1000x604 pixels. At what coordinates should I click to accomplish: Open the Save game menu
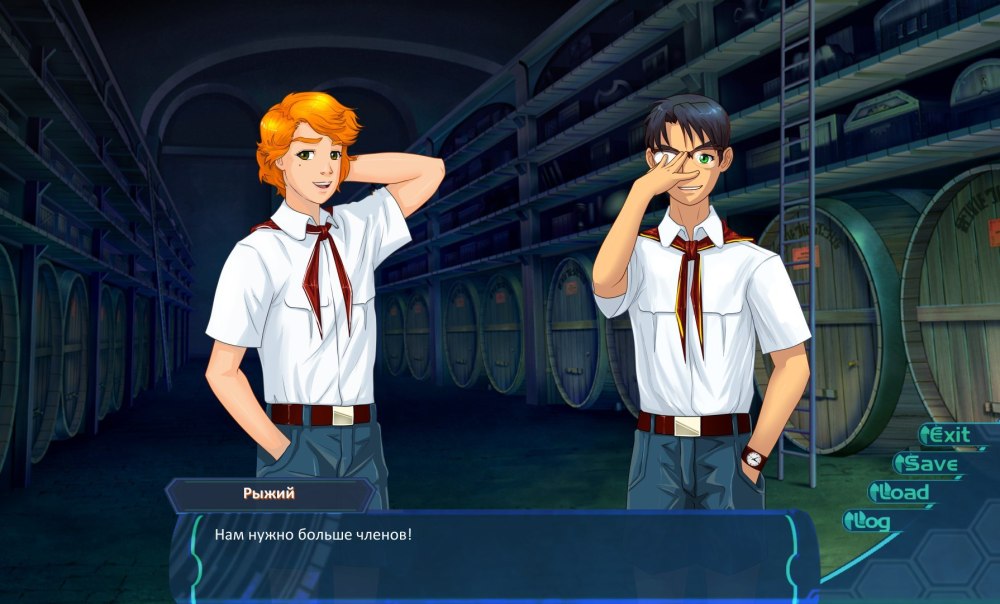coord(929,464)
